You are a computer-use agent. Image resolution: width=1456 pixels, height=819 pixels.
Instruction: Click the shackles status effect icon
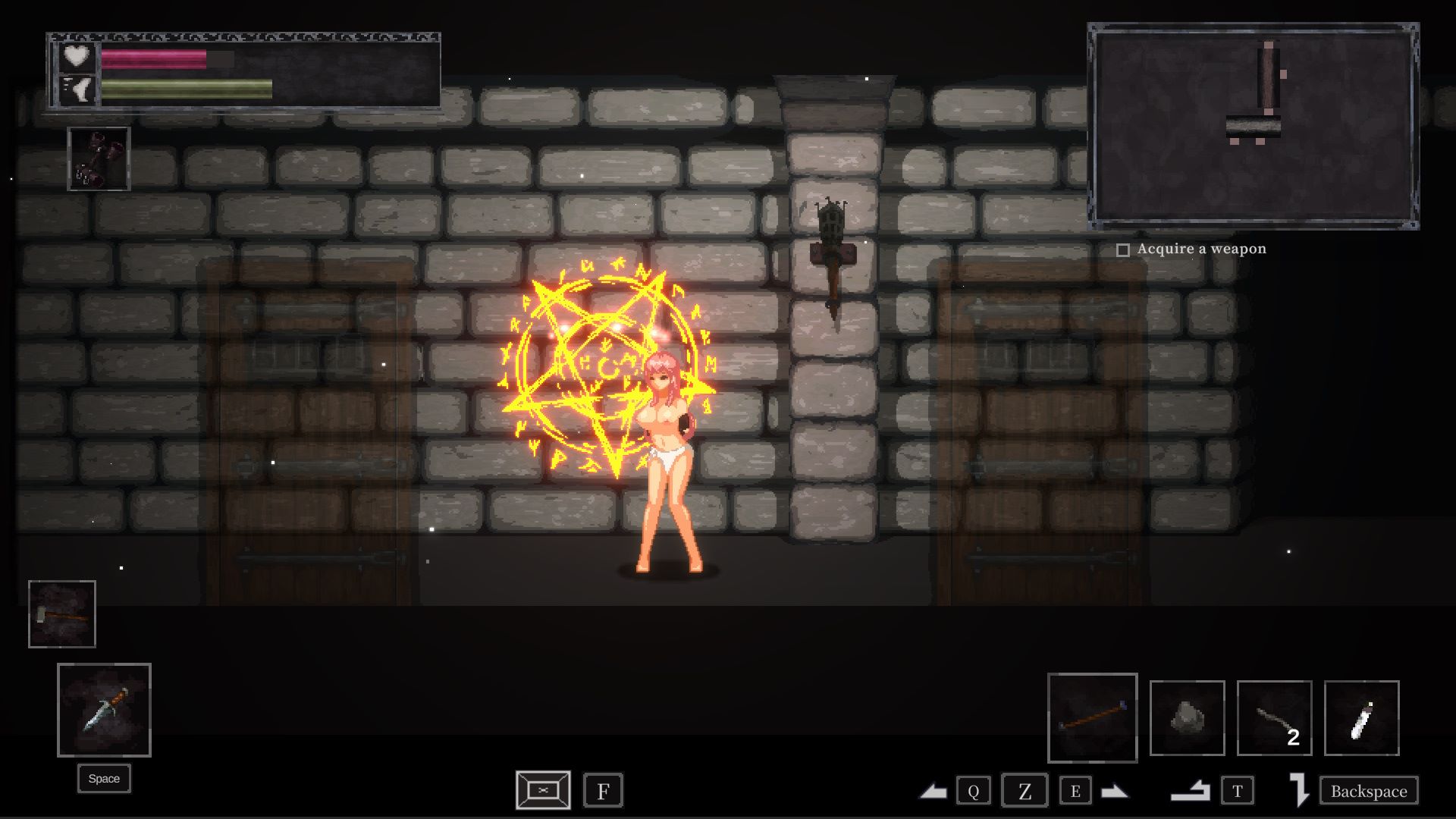pyautogui.click(x=99, y=158)
